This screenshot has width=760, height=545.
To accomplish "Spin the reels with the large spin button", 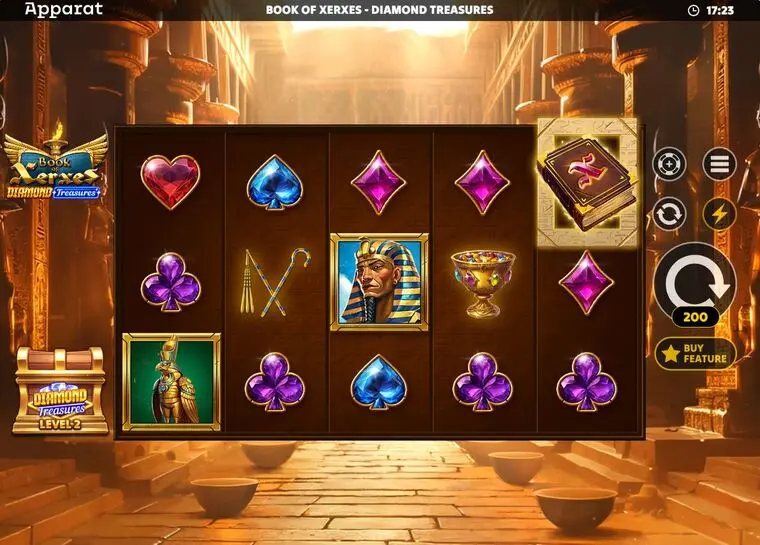I will point(694,281).
